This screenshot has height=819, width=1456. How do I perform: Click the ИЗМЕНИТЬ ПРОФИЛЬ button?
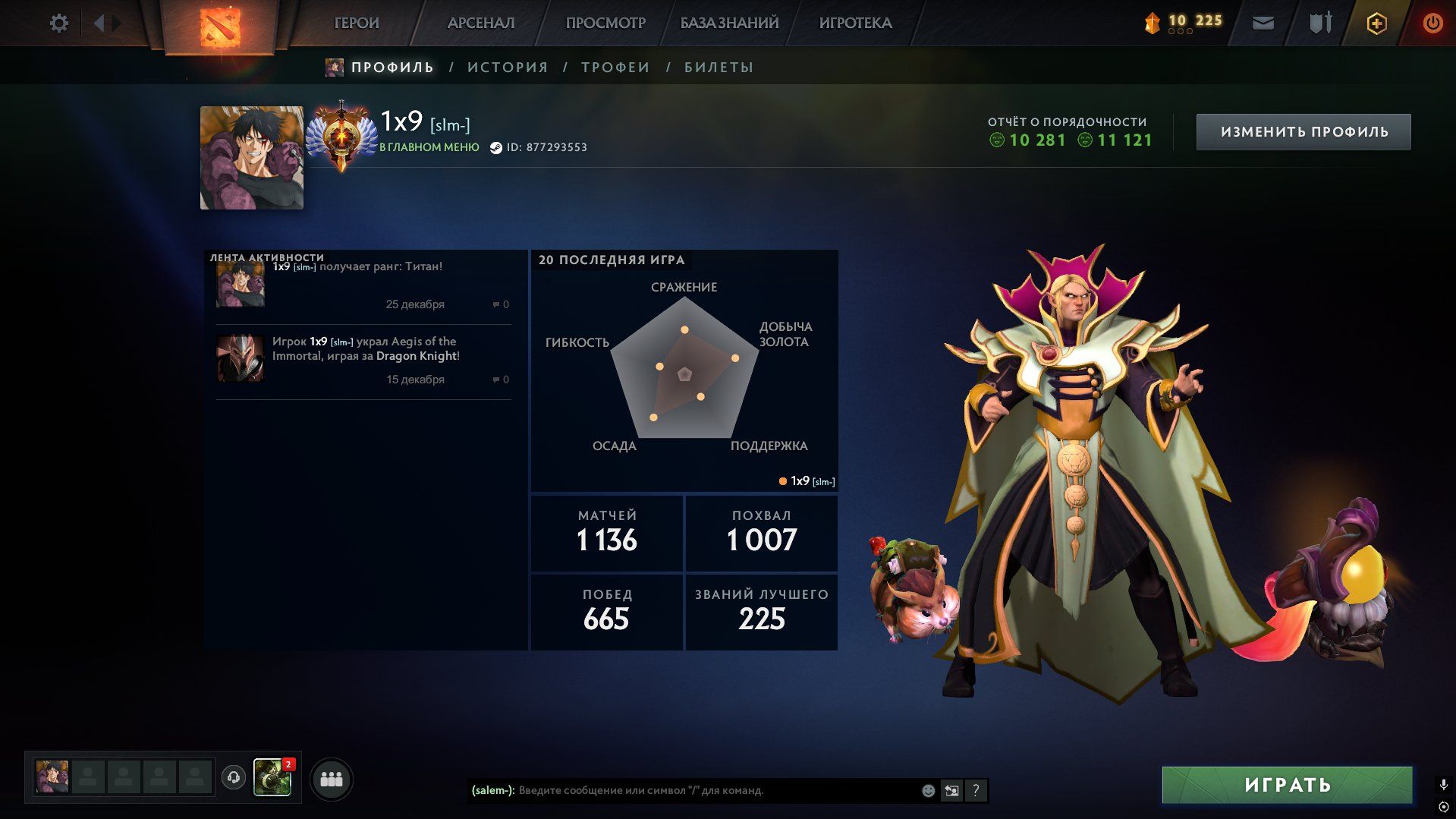point(1303,132)
